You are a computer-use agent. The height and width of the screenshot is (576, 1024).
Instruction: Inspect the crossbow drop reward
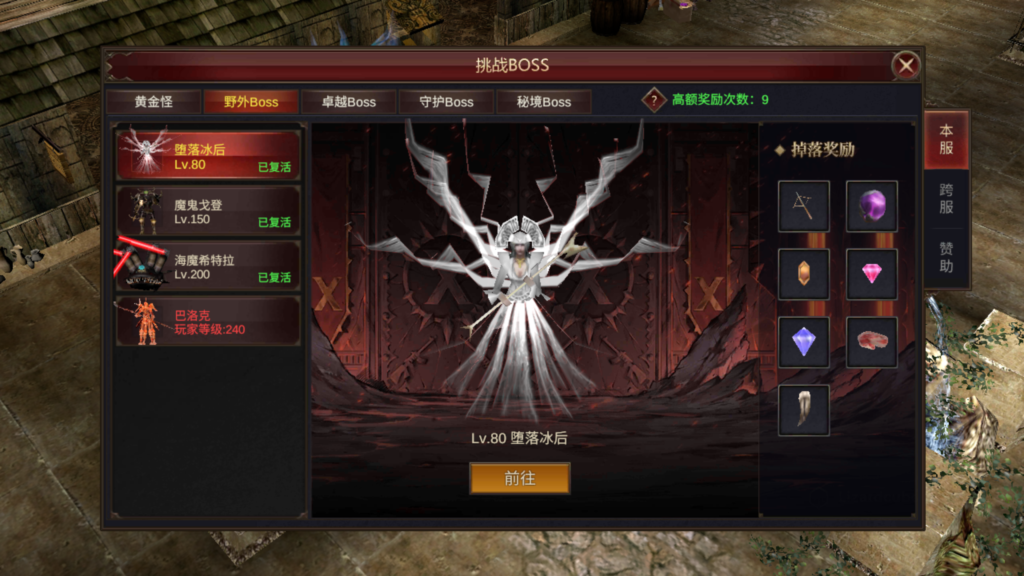tap(804, 206)
